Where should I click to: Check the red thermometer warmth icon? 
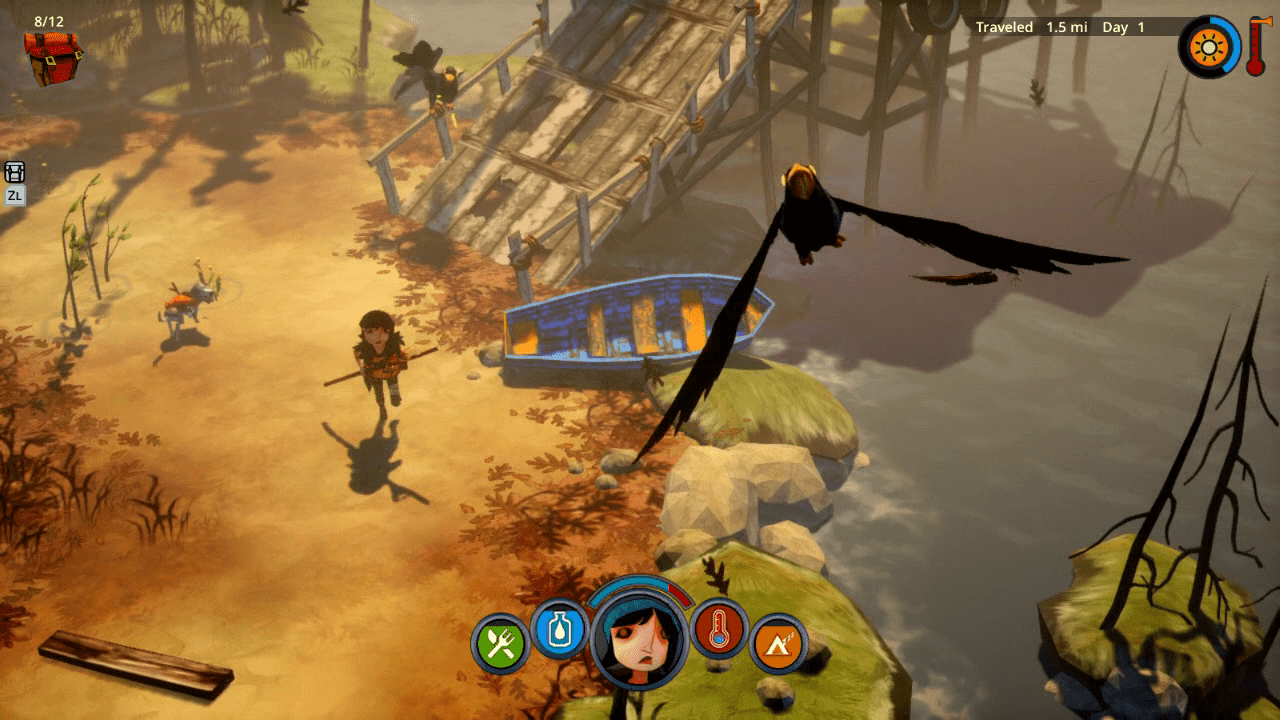point(718,628)
